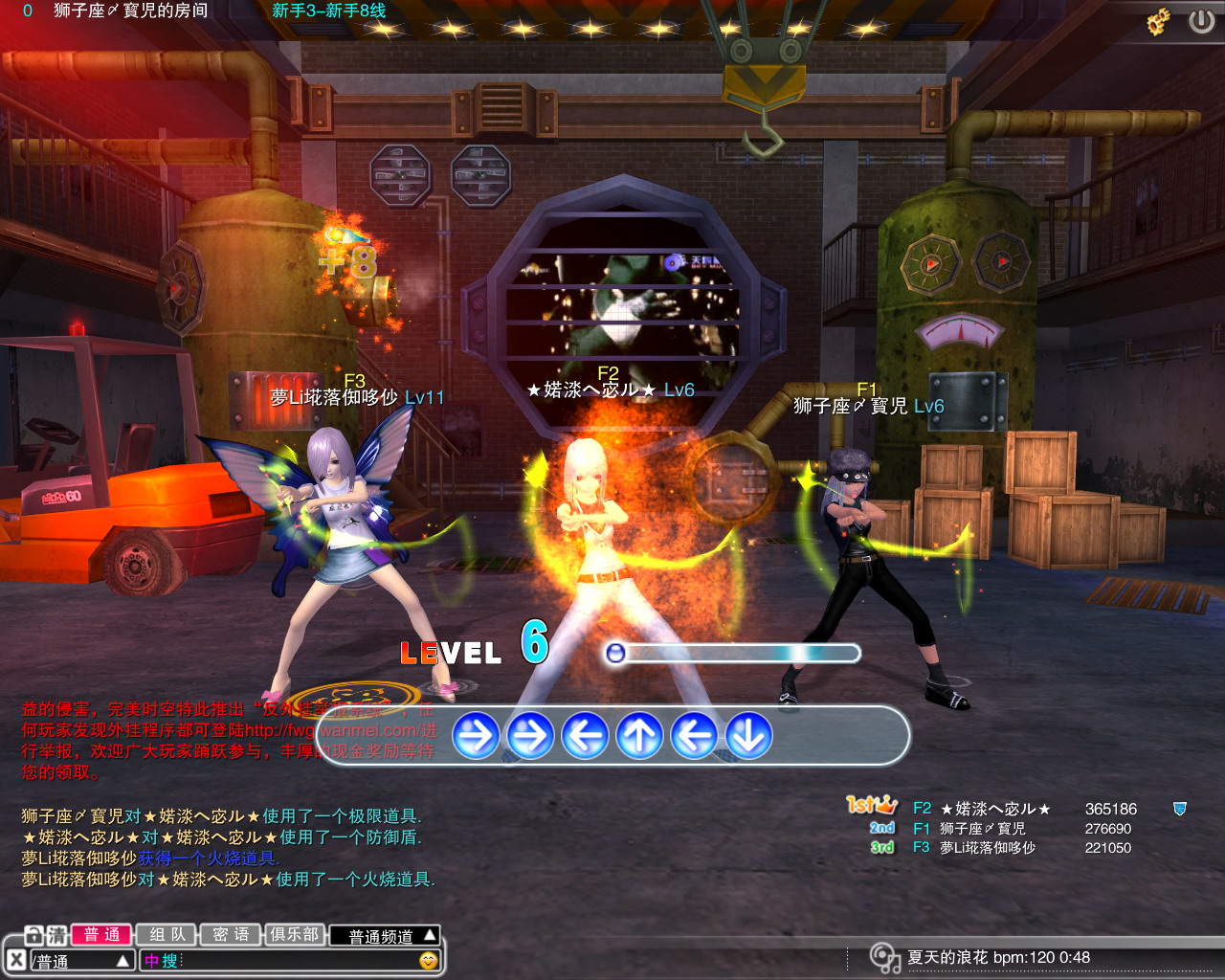Image resolution: width=1225 pixels, height=980 pixels.
Task: Switch to the 普通 chat tab
Action: point(101,935)
